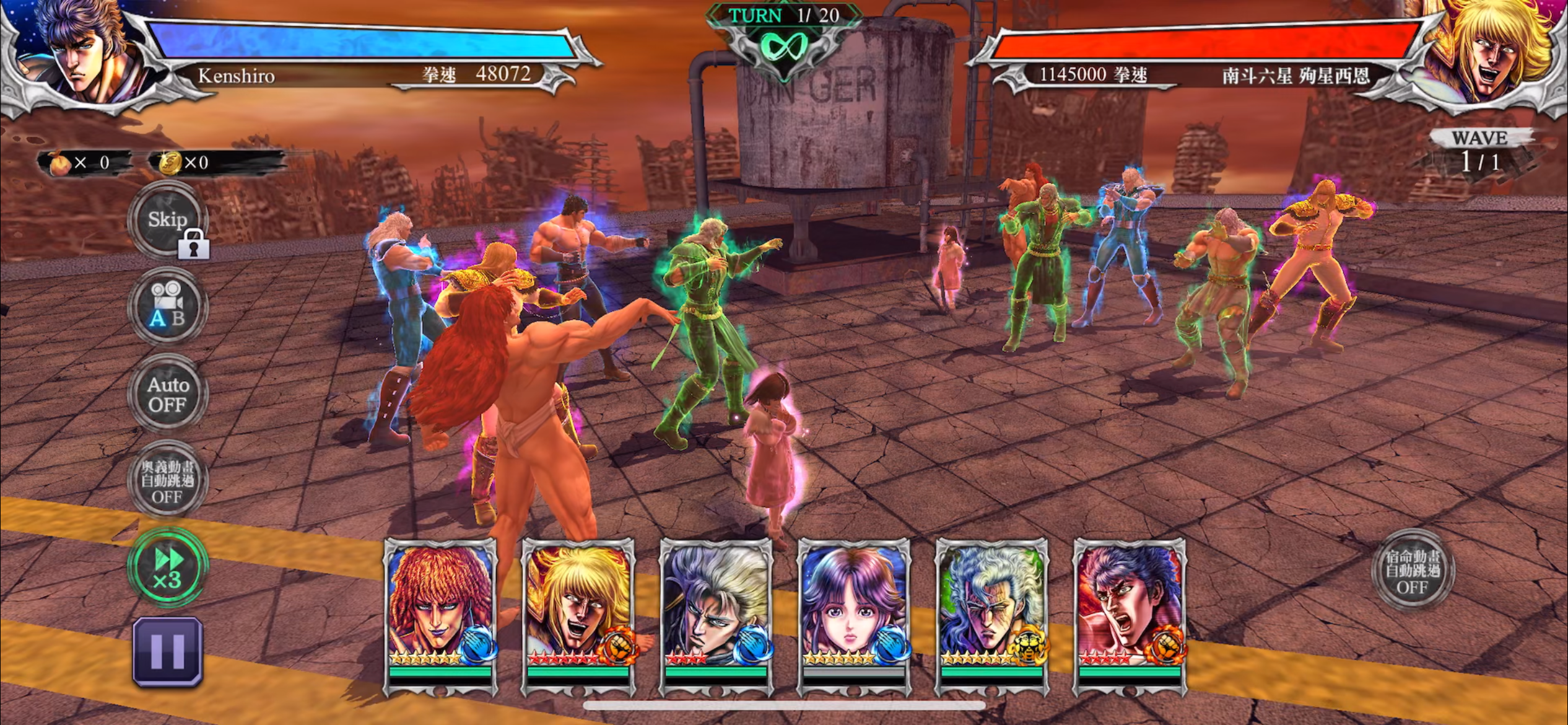The width and height of the screenshot is (1568, 725).
Task: Switch the A/B camera view
Action: (167, 306)
